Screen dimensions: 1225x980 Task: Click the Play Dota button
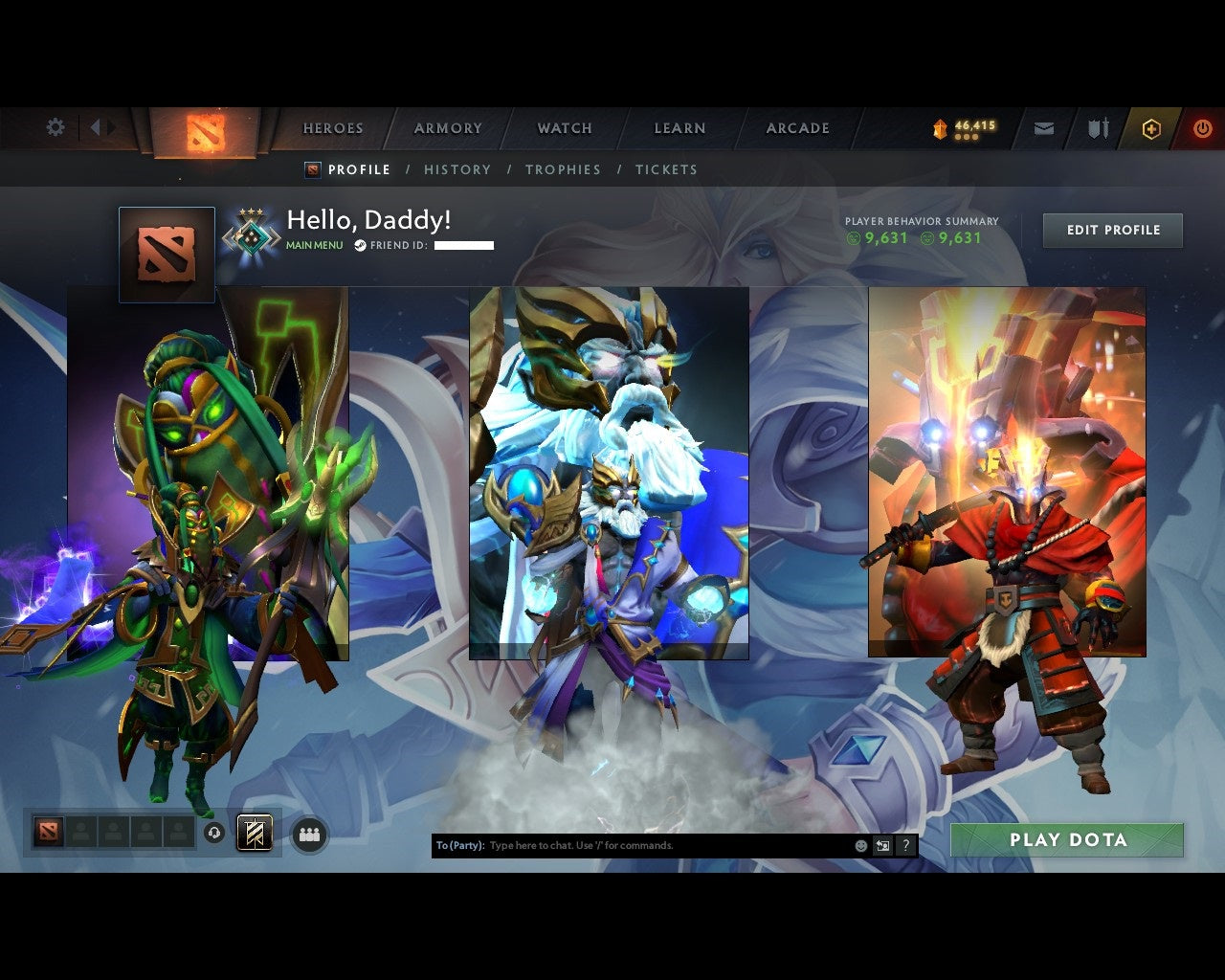pos(1066,839)
